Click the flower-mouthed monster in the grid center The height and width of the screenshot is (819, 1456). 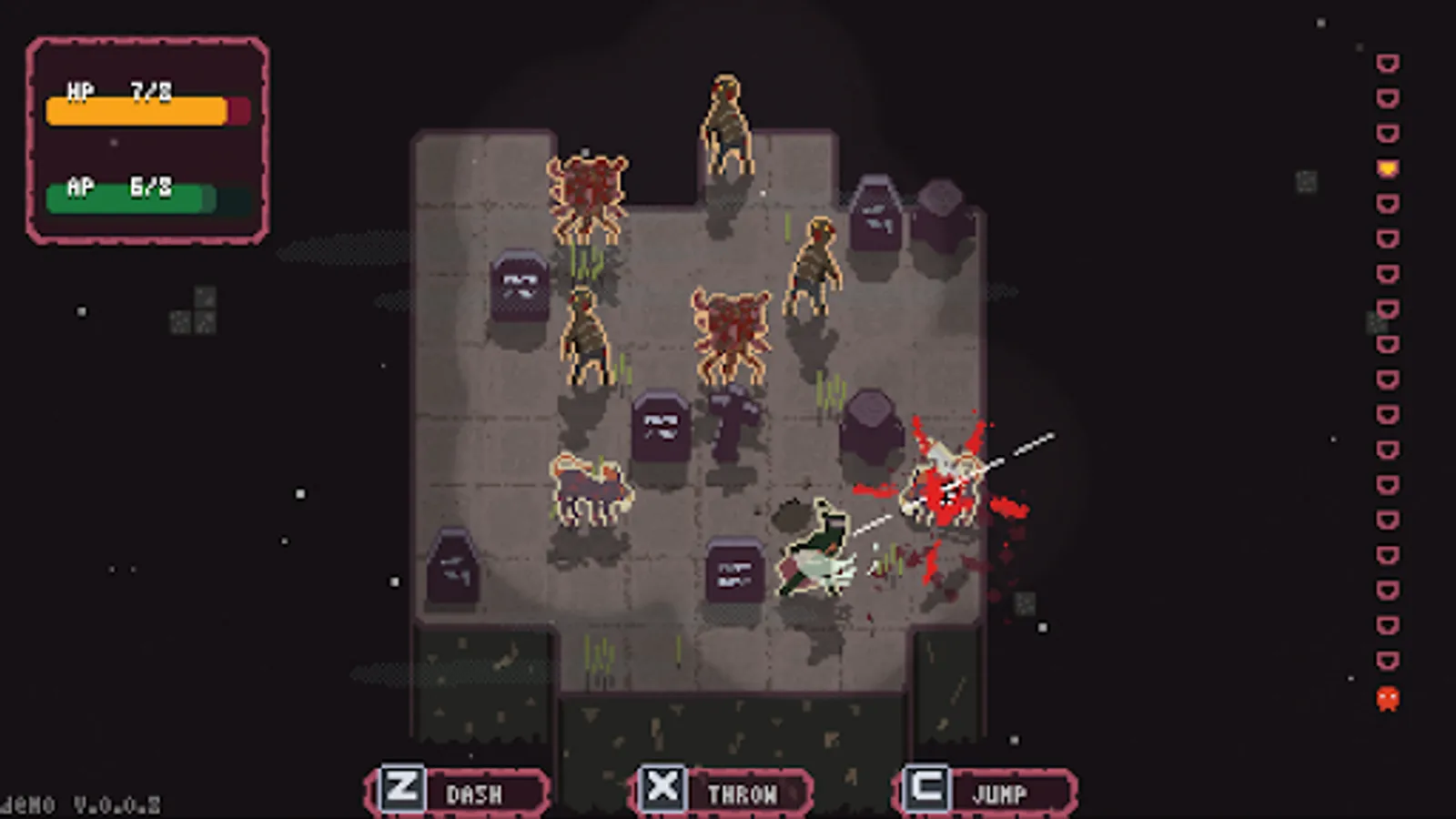point(728,328)
